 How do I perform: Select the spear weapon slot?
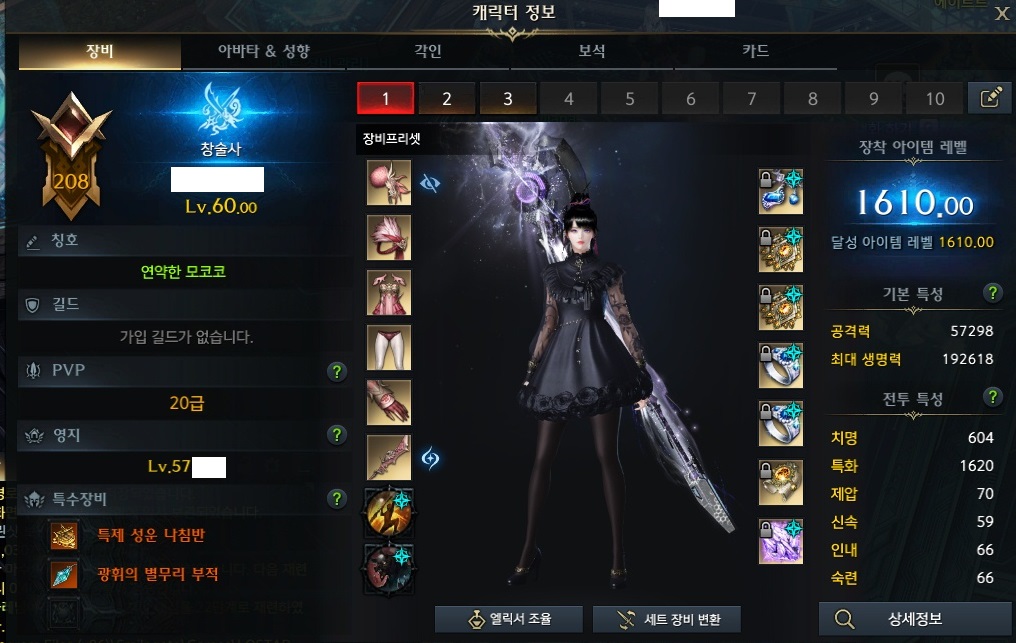(389, 457)
